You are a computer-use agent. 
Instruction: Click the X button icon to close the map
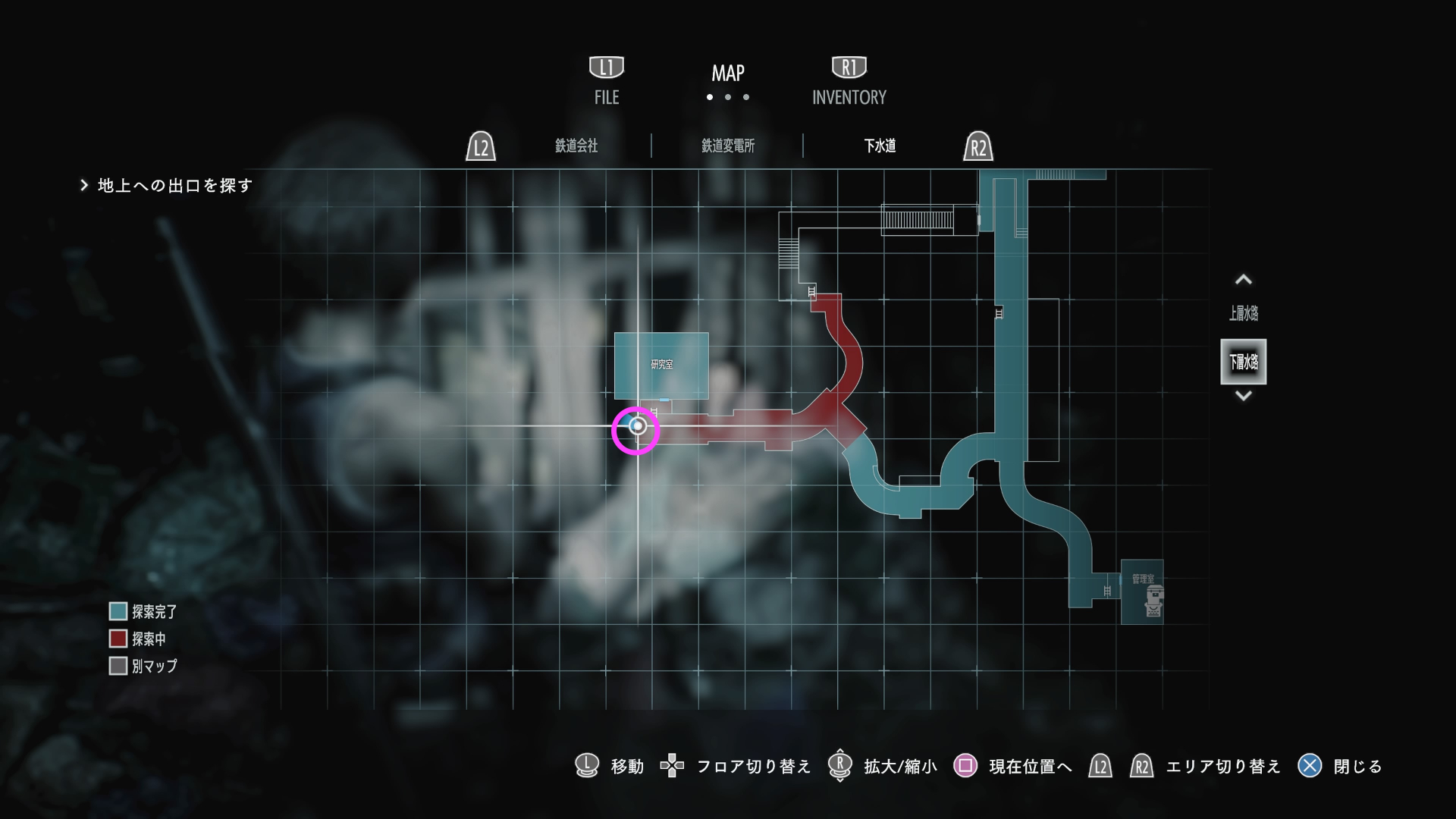(1309, 766)
